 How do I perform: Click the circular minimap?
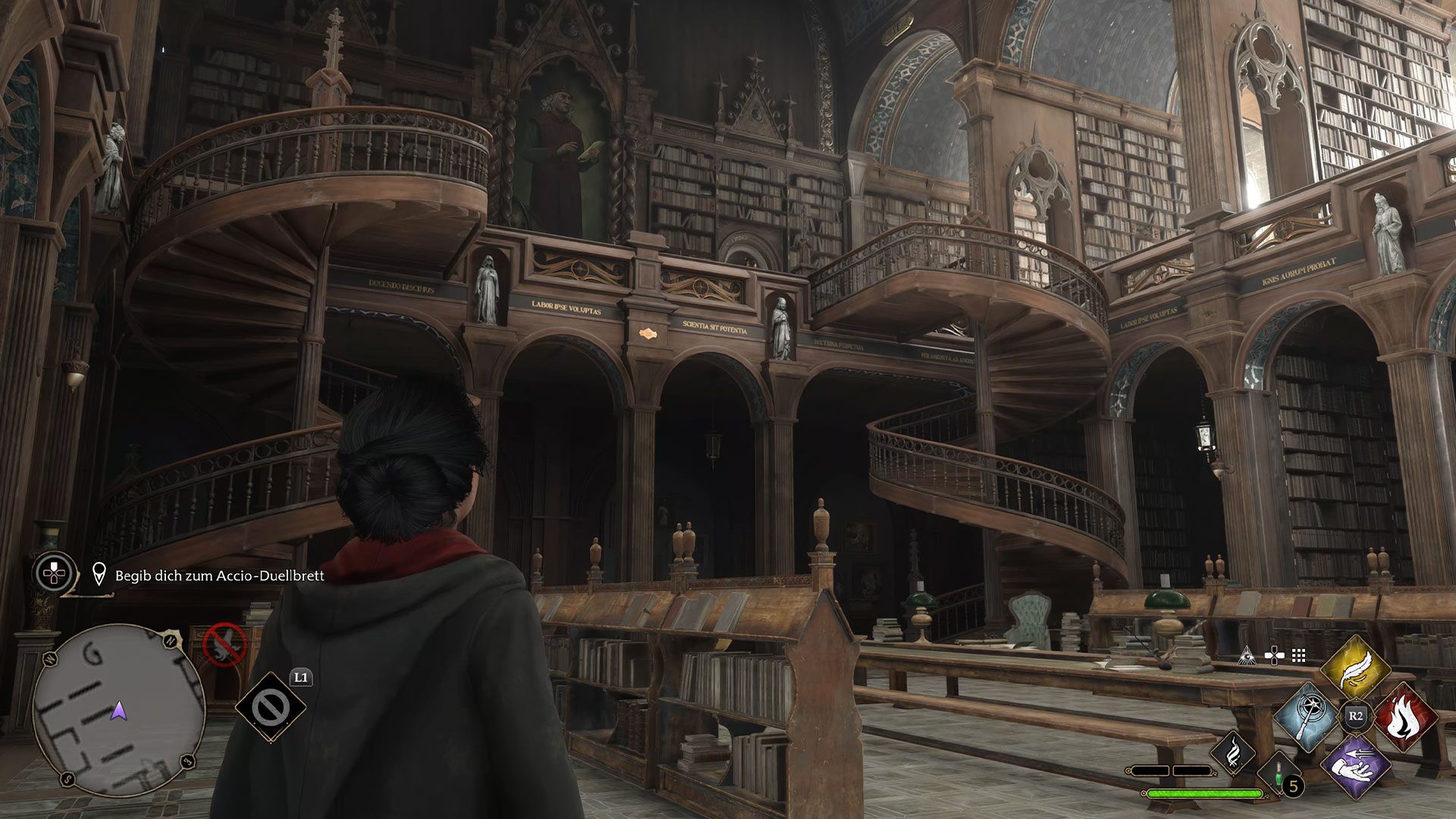[x=119, y=711]
